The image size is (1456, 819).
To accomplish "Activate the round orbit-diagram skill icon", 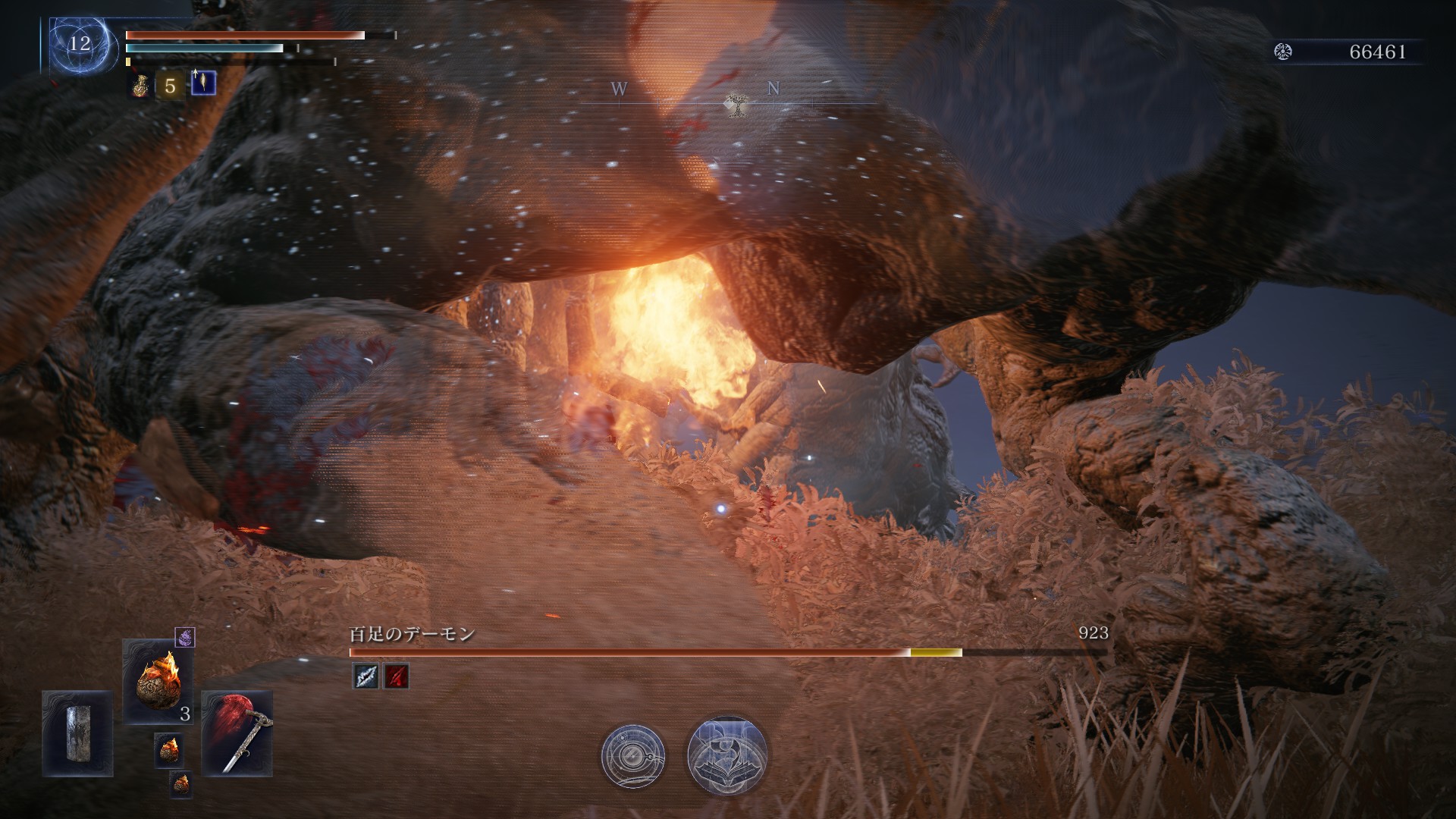I will click(633, 755).
